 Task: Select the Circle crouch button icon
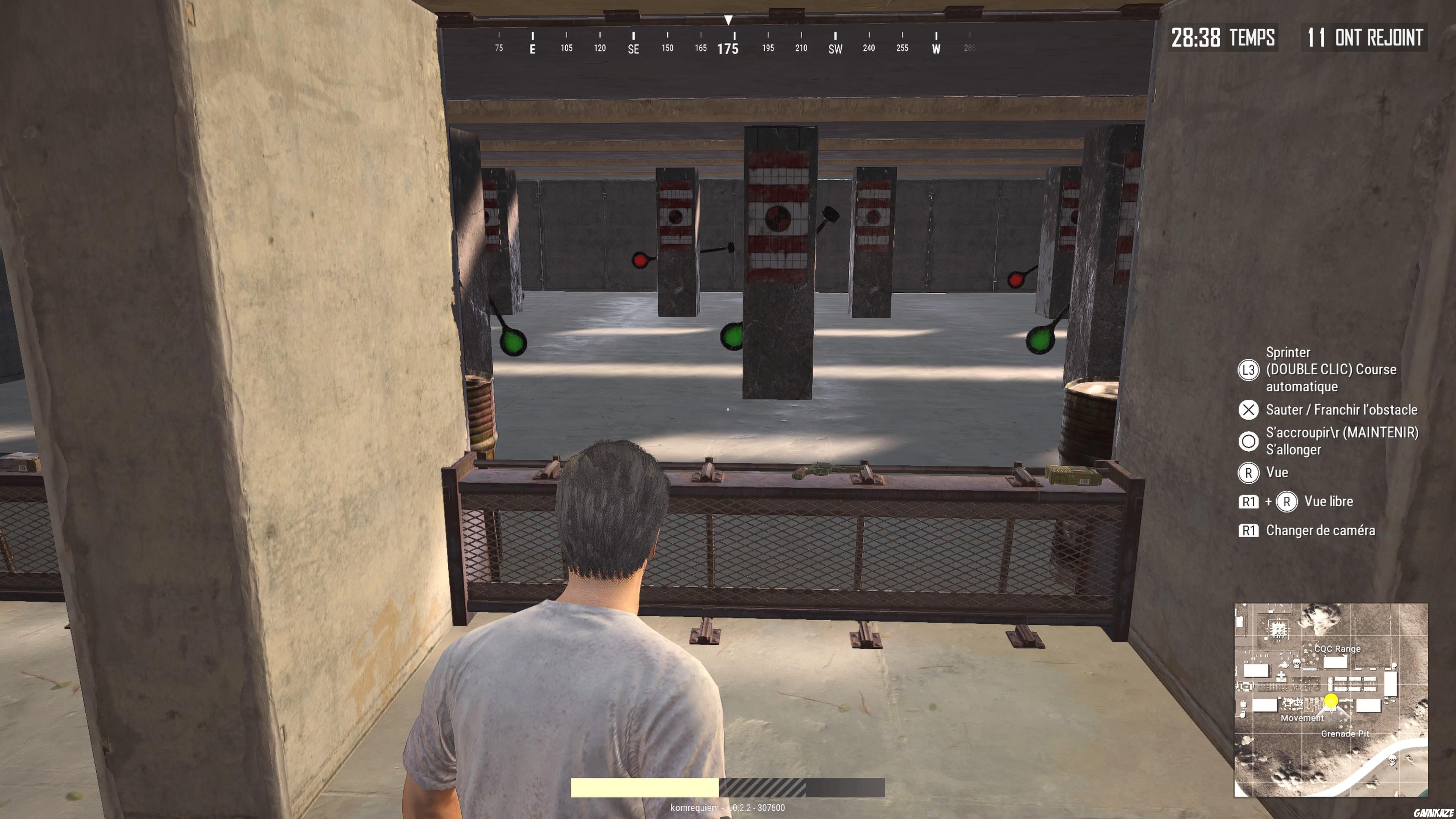[x=1249, y=441]
